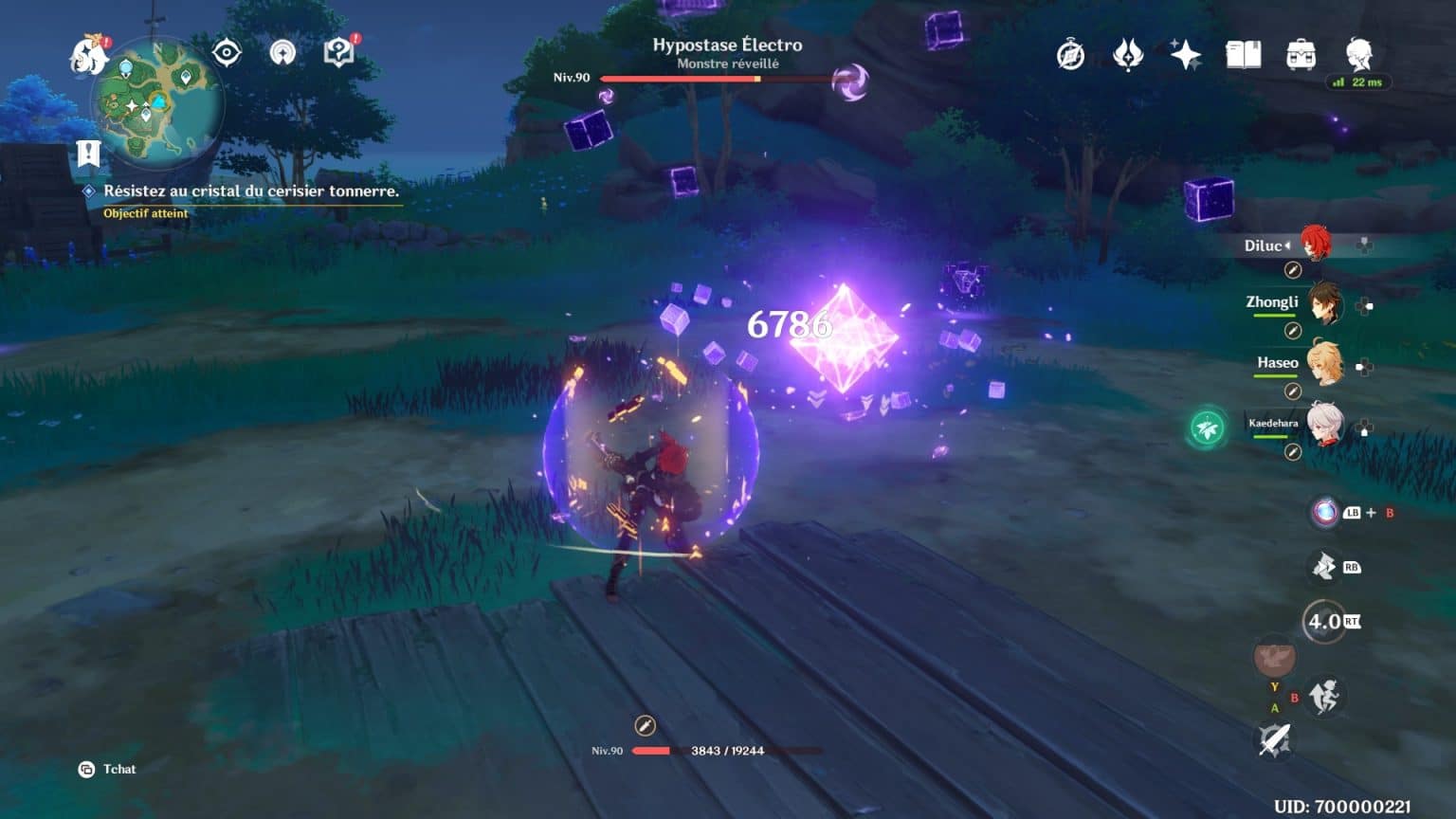Trigger the elemental burst sword icon
Viewport: 1456px width, 819px height.
click(1274, 740)
